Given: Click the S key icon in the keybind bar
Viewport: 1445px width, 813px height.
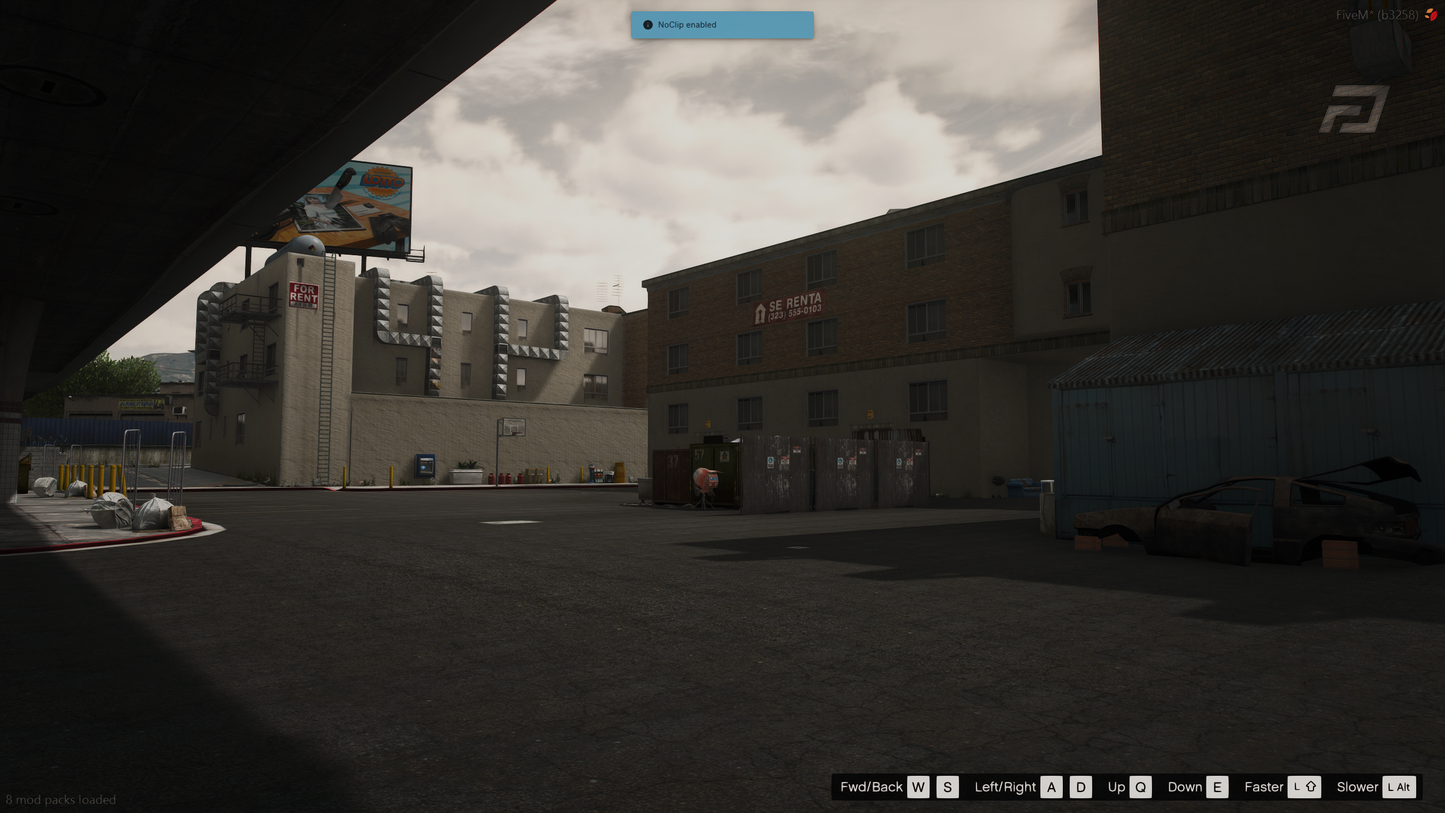Looking at the screenshot, I should pyautogui.click(x=947, y=787).
